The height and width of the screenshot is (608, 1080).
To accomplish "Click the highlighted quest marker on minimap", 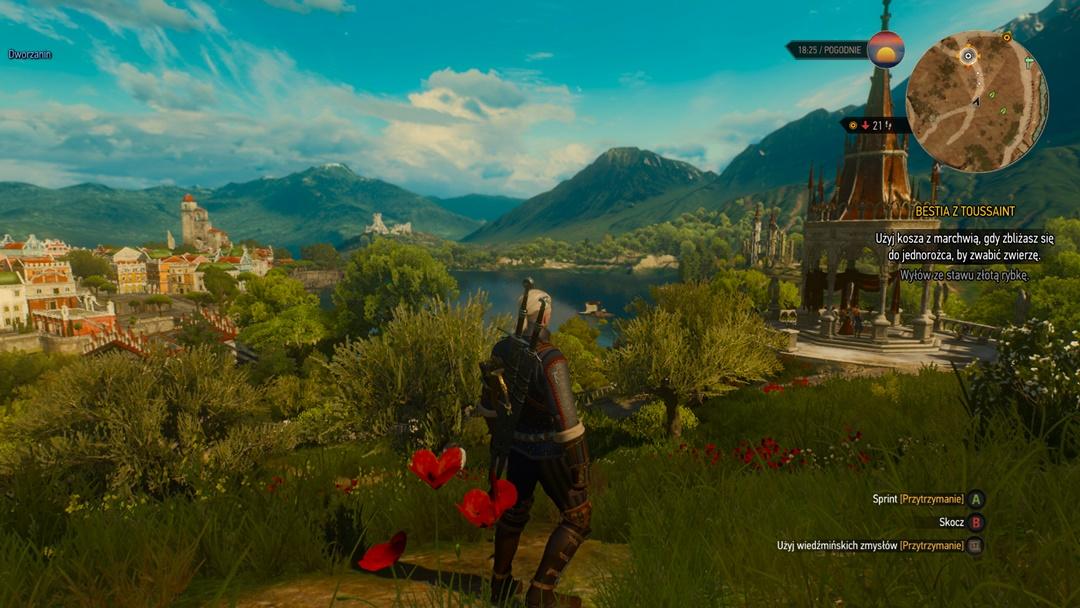I will 968,56.
